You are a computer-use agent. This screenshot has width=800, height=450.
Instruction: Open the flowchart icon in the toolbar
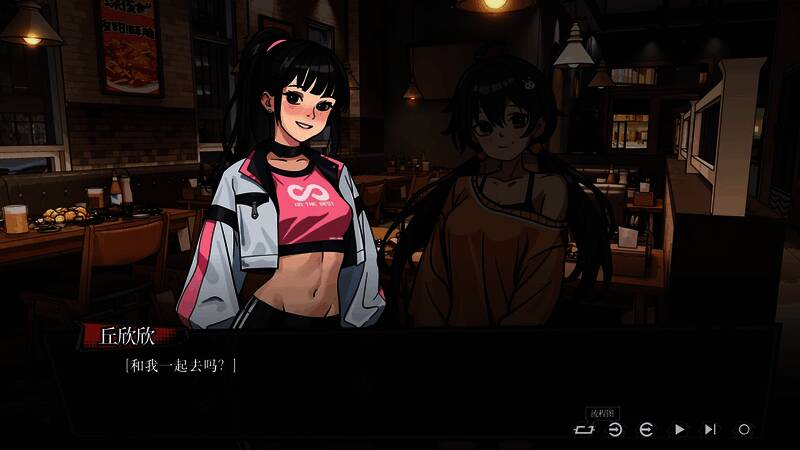tap(583, 429)
